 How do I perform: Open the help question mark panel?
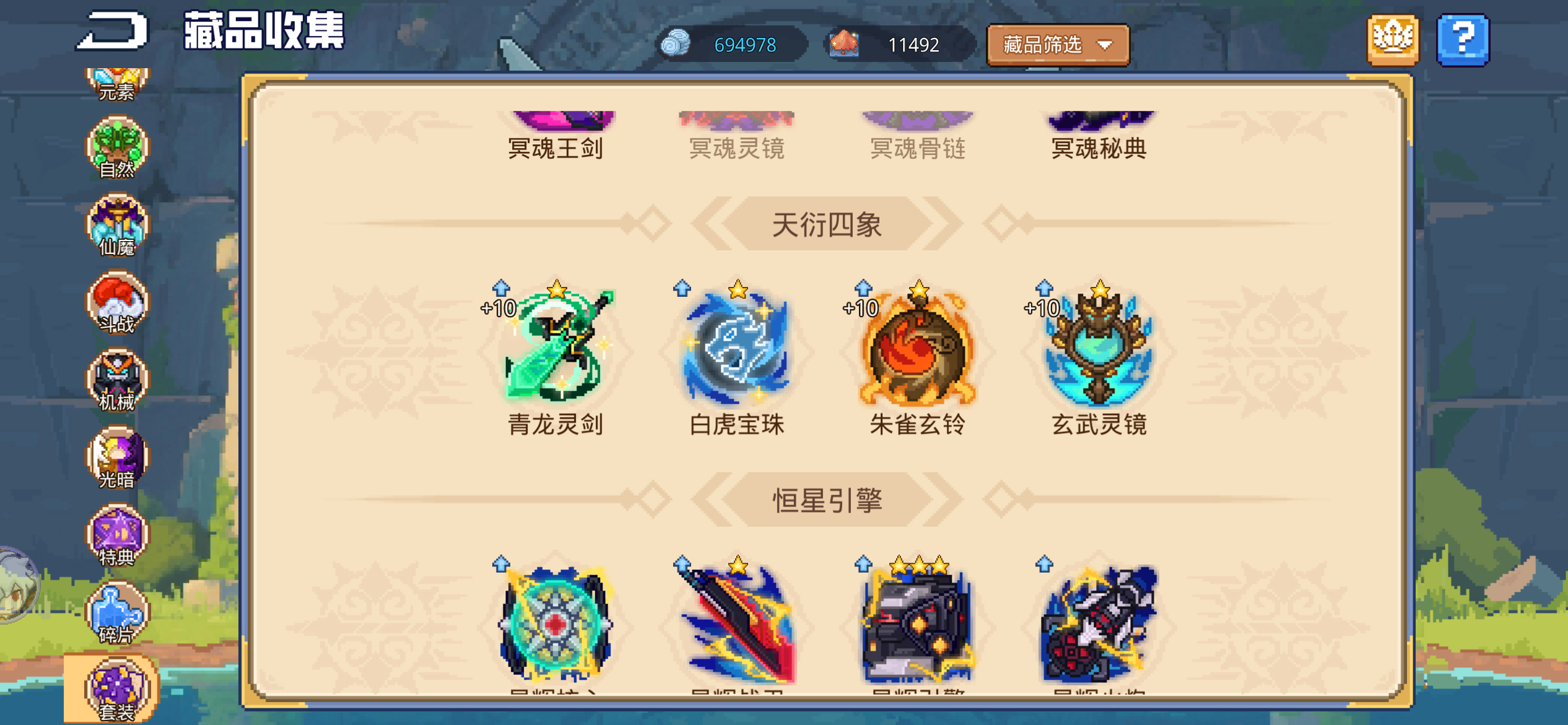click(1463, 39)
